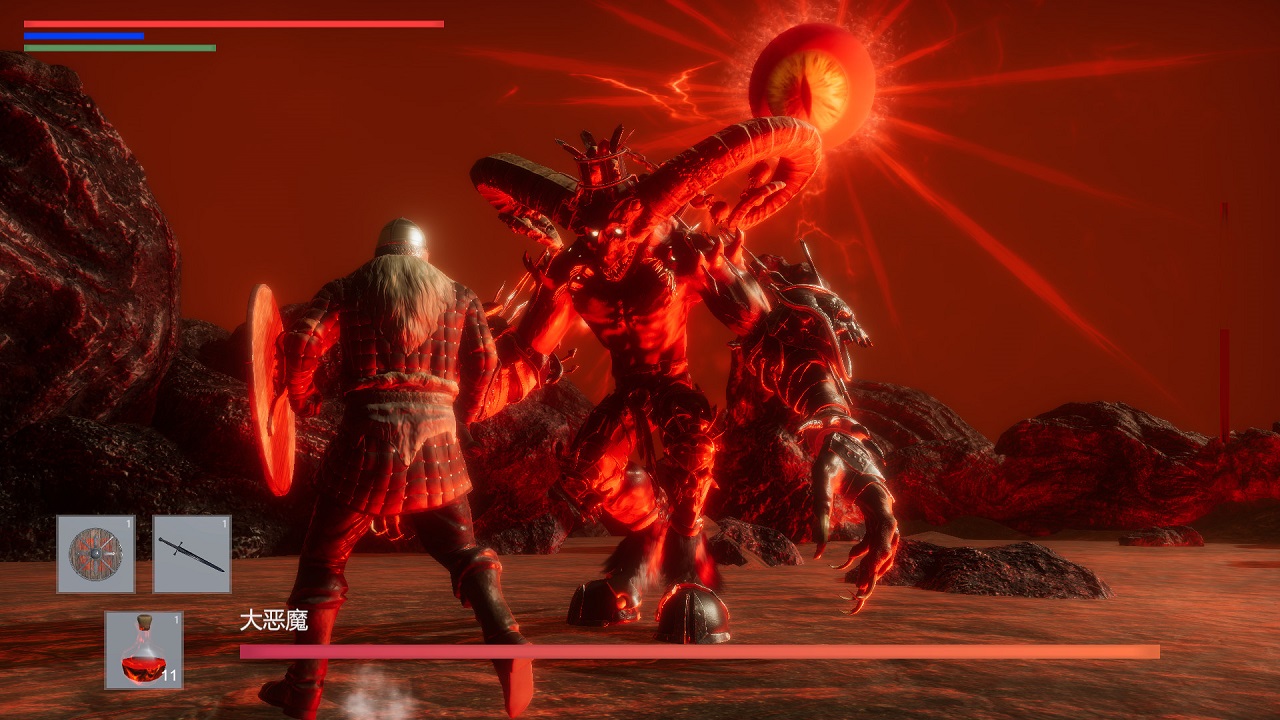This screenshot has height=720, width=1280.
Task: Choose the black sword equipment slot
Action: tap(192, 554)
